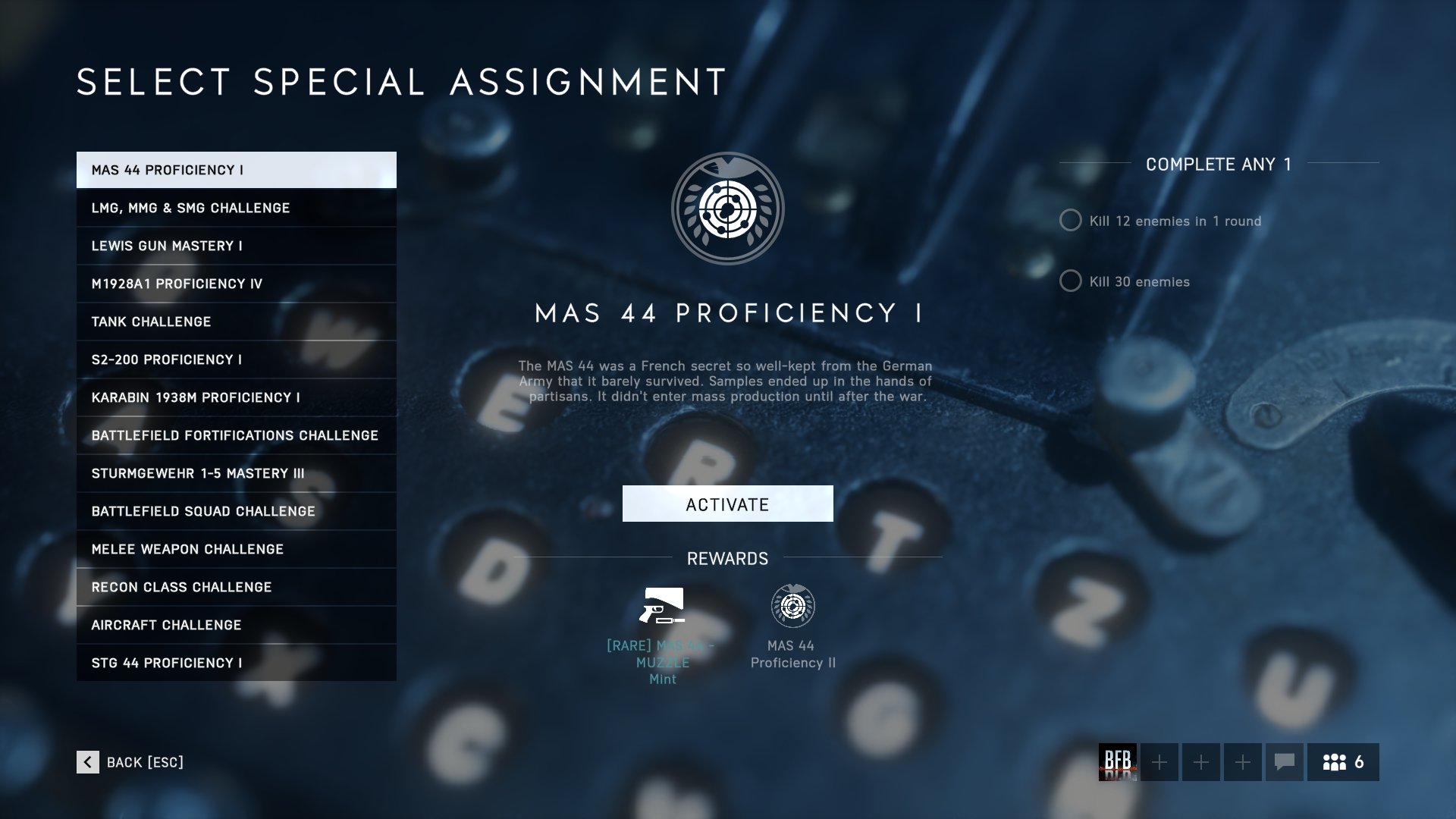This screenshot has width=1456, height=819.
Task: Click BACK [ESC]
Action: coord(144,762)
